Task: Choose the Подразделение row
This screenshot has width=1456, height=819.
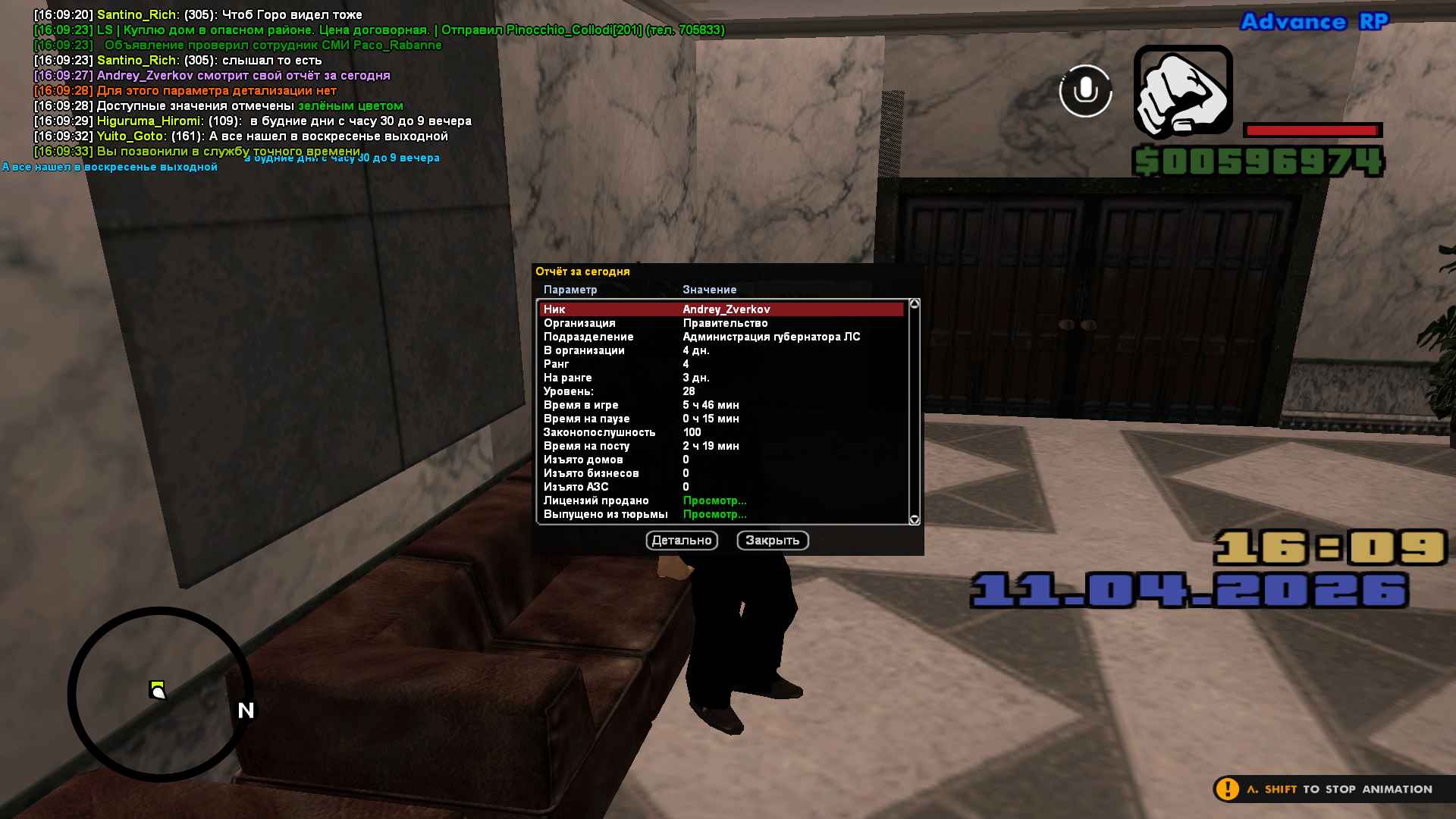Action: coord(720,337)
